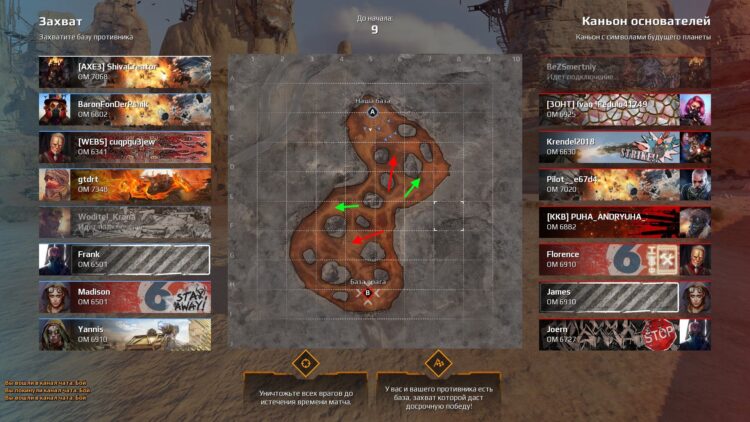Click Florence's player row
Viewport: 750px width, 422px height.
624,259
